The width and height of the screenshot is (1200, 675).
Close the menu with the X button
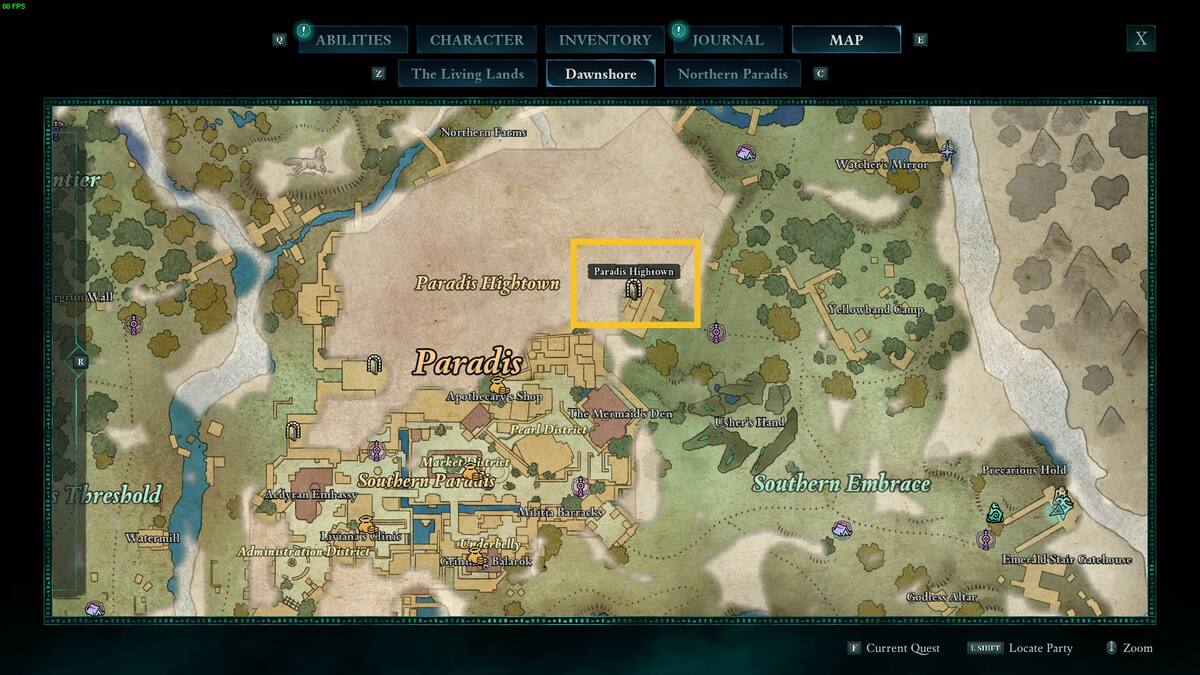1140,39
